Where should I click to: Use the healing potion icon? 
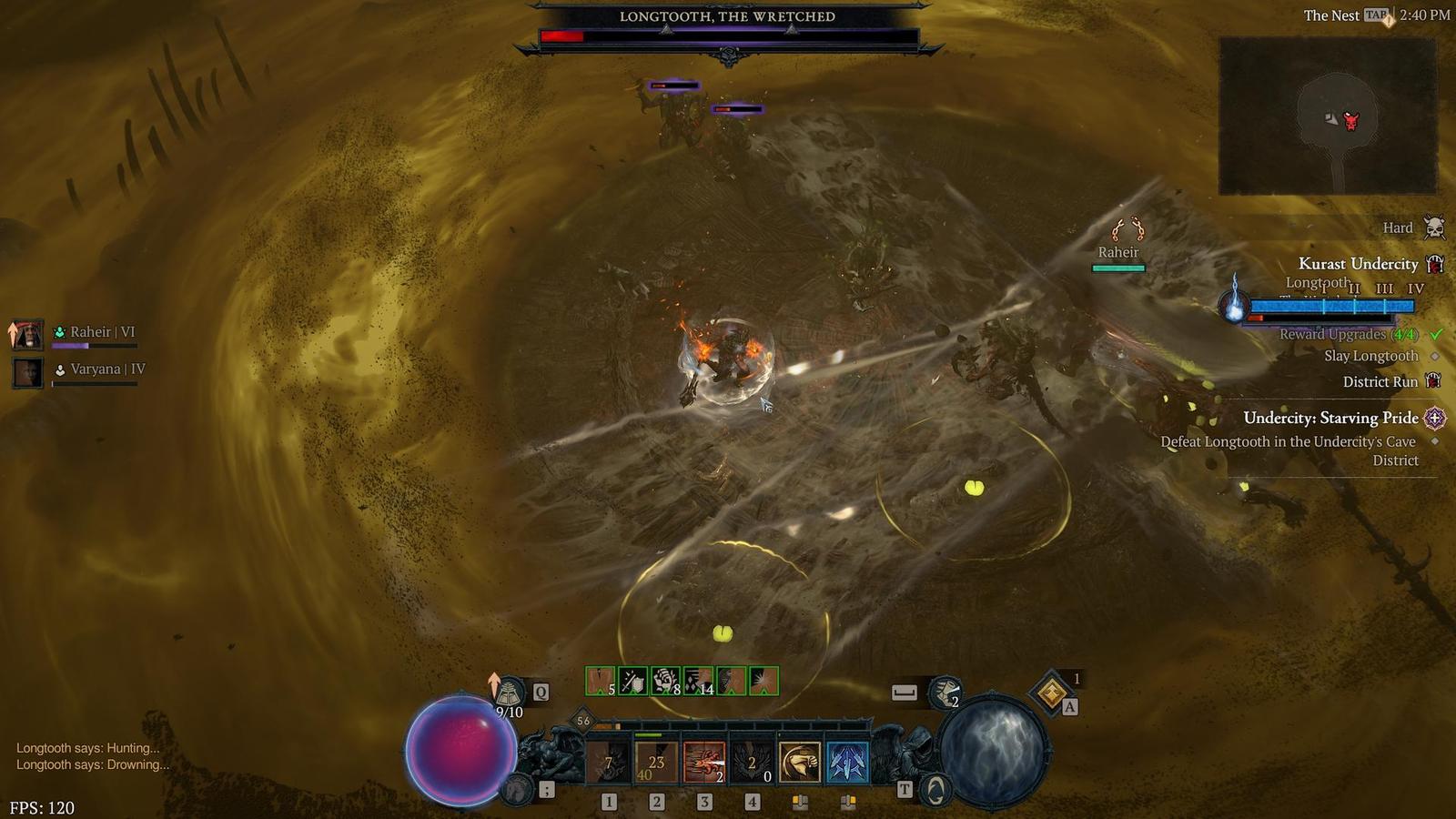(509, 694)
